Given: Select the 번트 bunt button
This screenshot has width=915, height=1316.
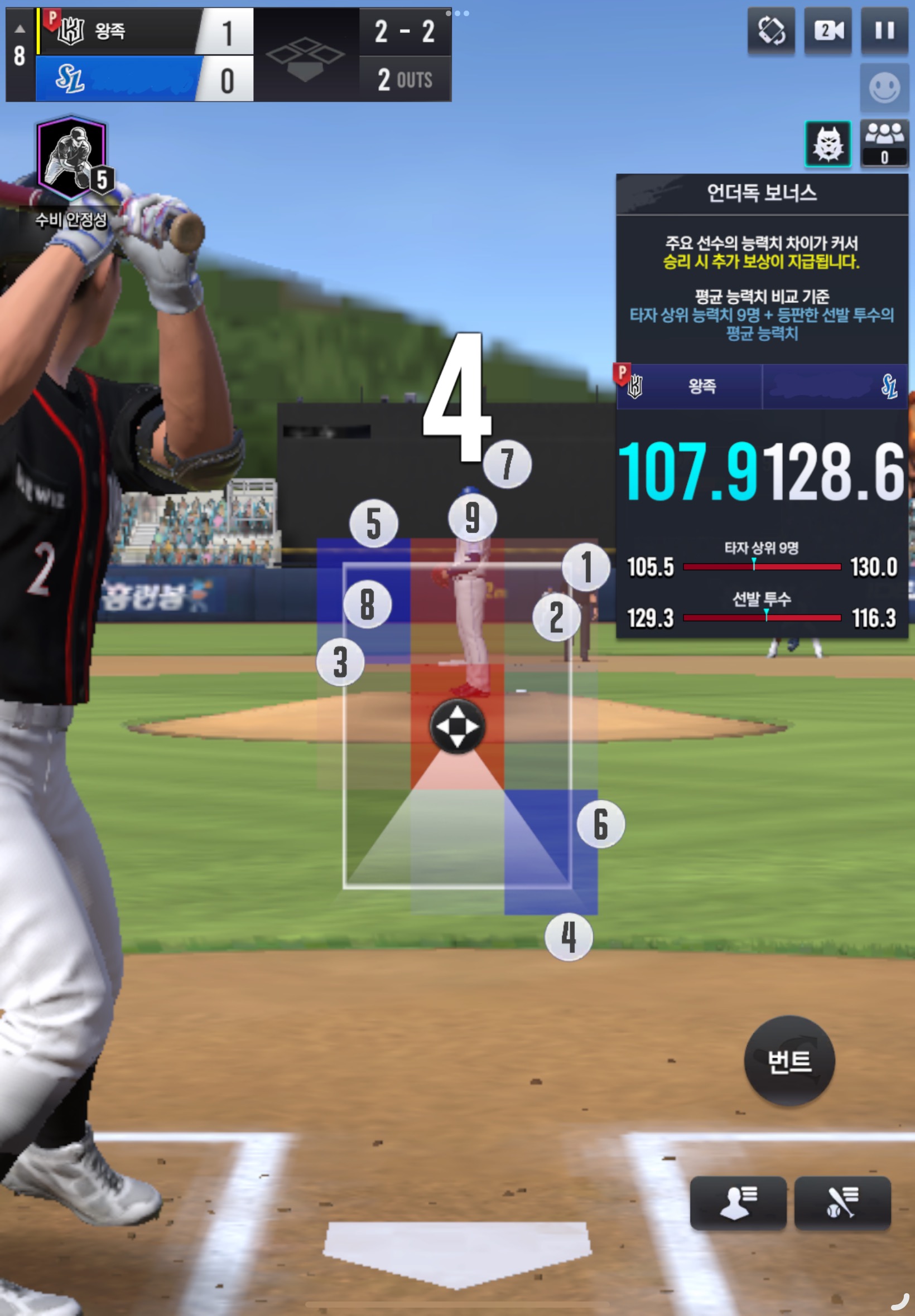Looking at the screenshot, I should (x=789, y=1061).
